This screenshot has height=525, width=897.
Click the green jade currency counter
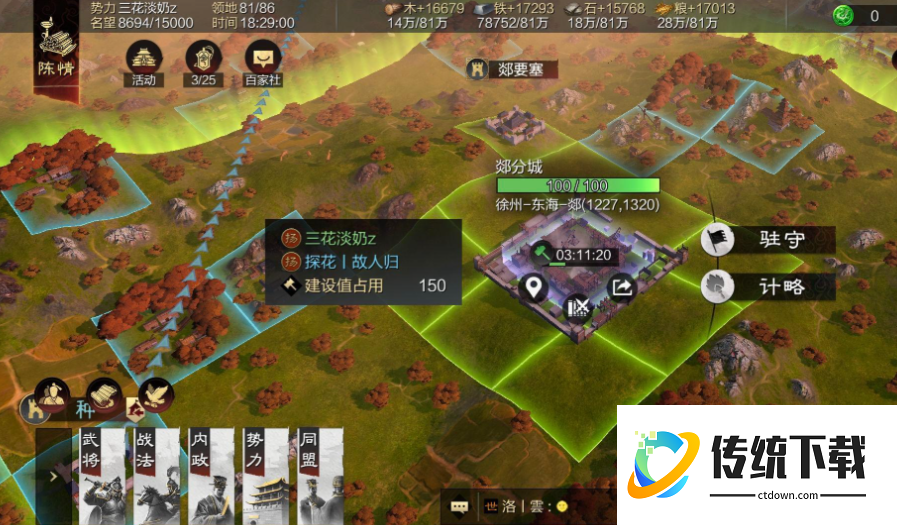tap(858, 15)
